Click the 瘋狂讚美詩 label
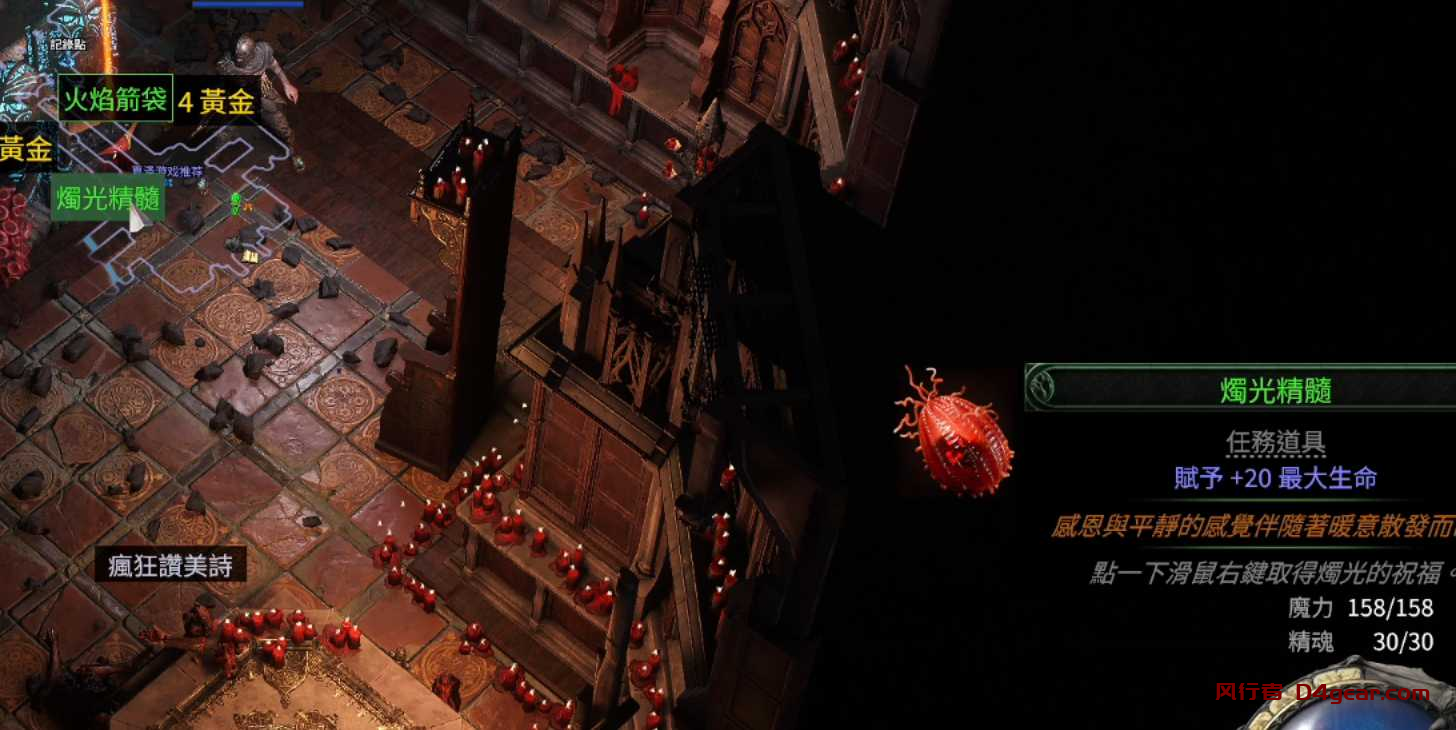Screen dimensions: 1456x730 tap(170, 566)
